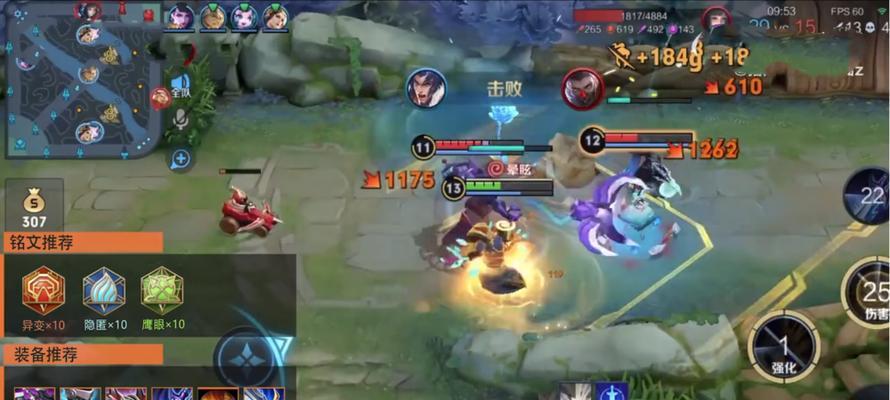Screen dimensions: 890x400
Task: Toggle the 全队 team voice speaker
Action: 181,83
